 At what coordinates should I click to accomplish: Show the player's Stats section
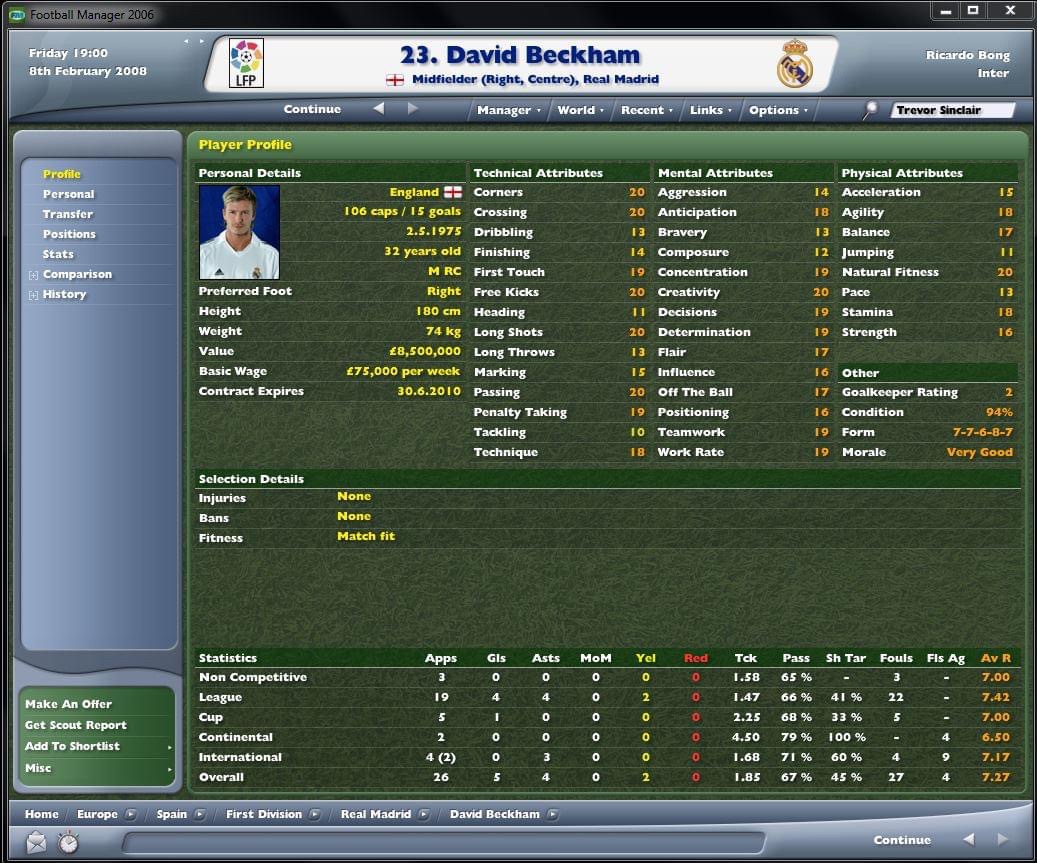click(x=58, y=254)
